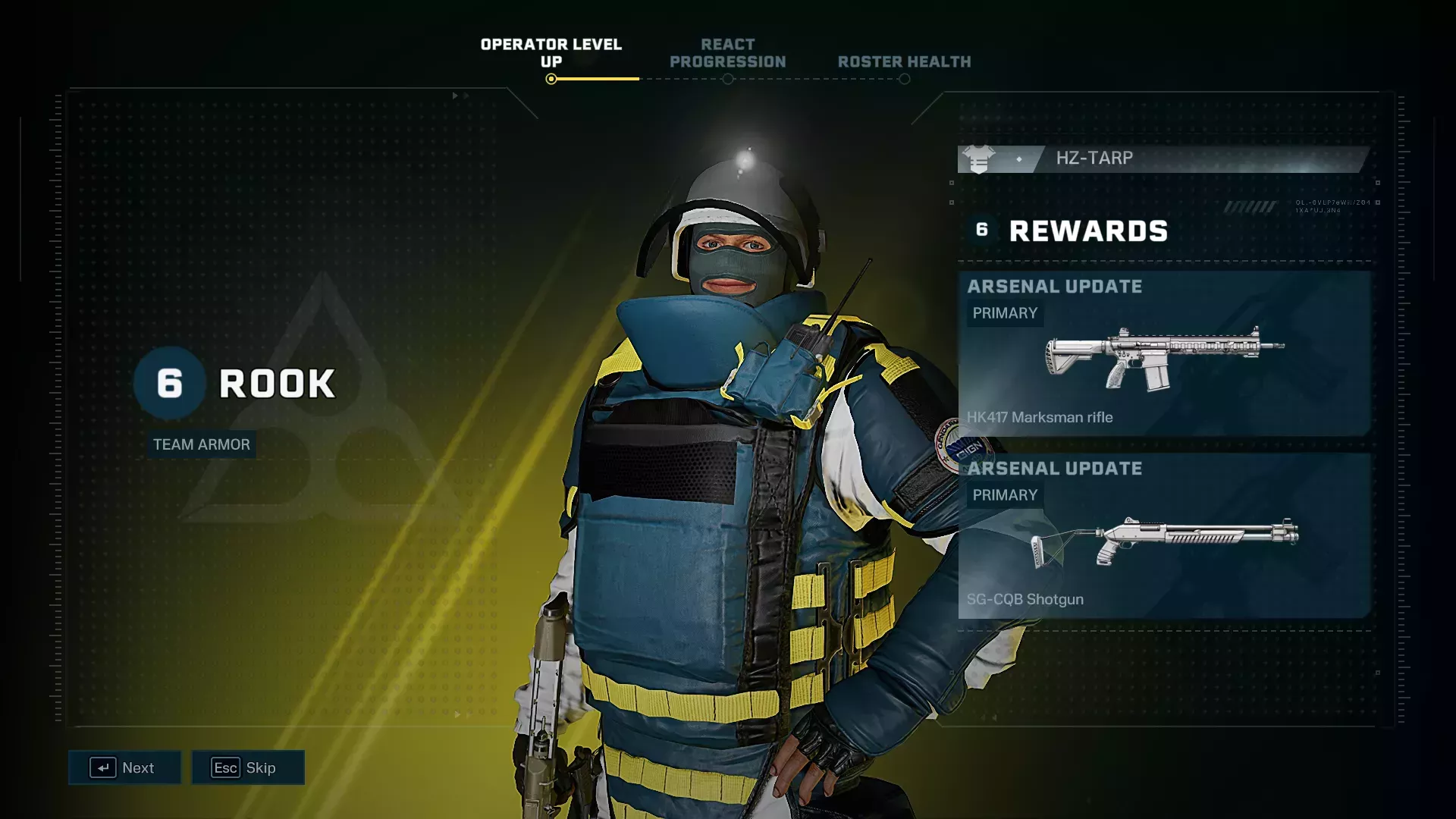The height and width of the screenshot is (819, 1456).
Task: Open the Roster Health step
Action: tap(904, 62)
